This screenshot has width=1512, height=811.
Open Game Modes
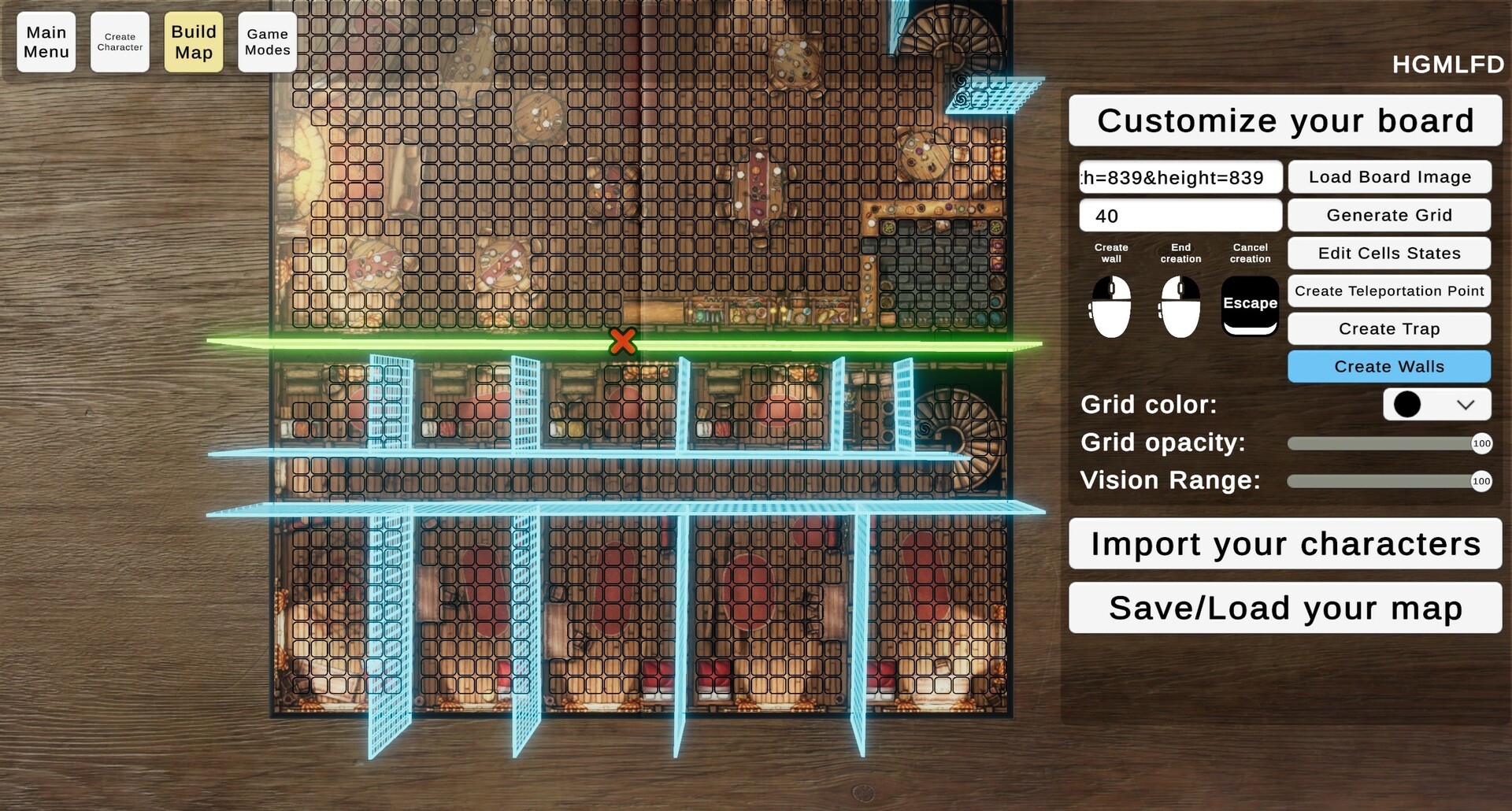(x=267, y=42)
